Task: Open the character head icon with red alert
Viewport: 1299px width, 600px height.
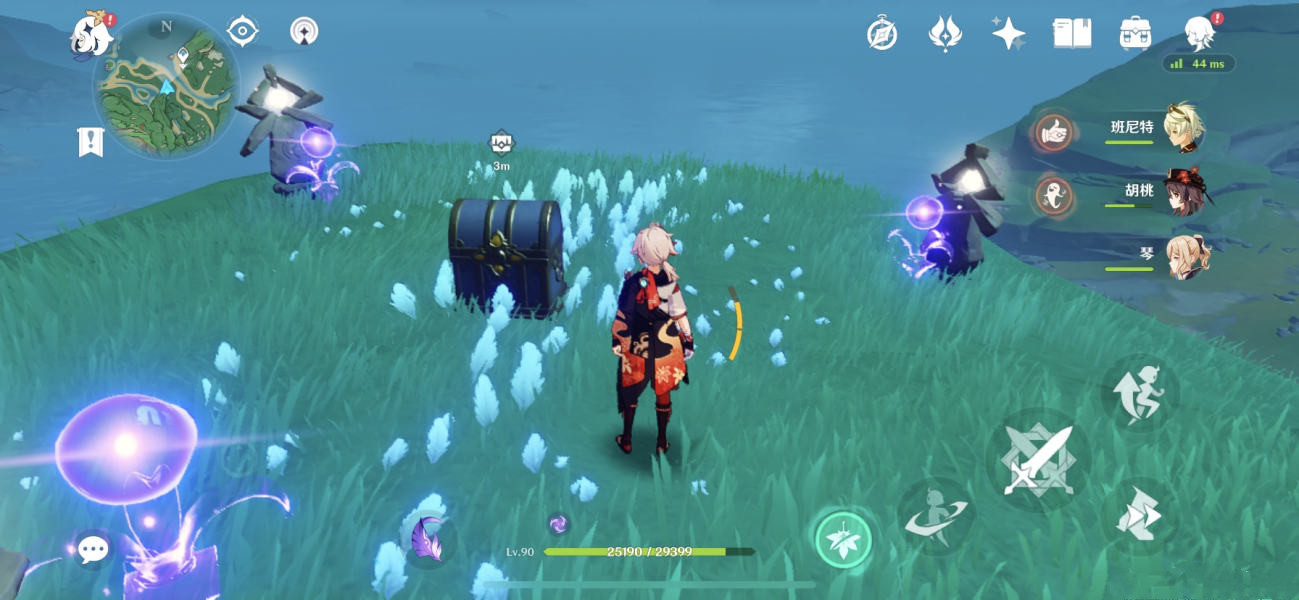Action: tap(1199, 33)
